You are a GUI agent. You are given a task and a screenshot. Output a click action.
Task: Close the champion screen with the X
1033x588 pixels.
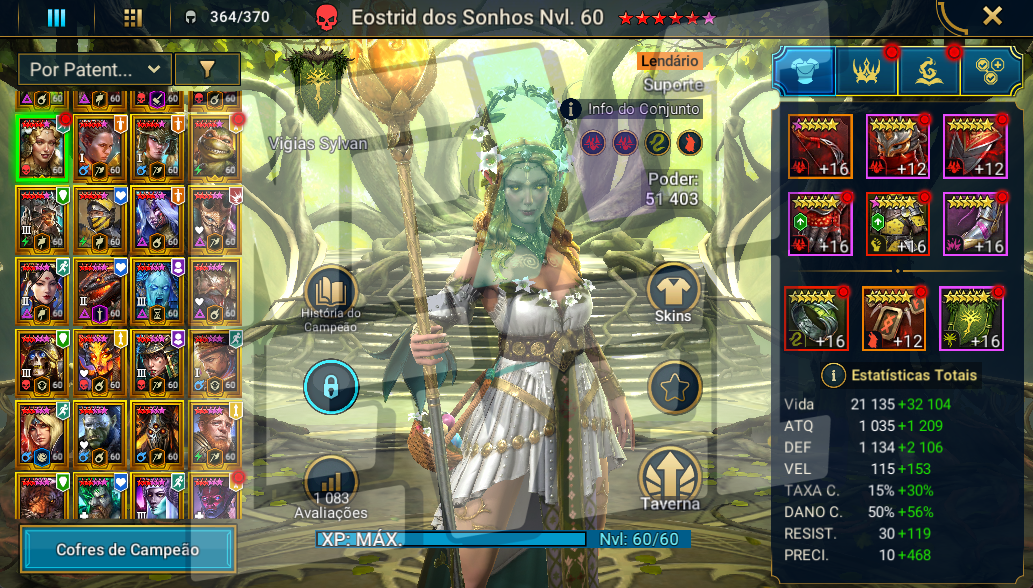coord(992,16)
